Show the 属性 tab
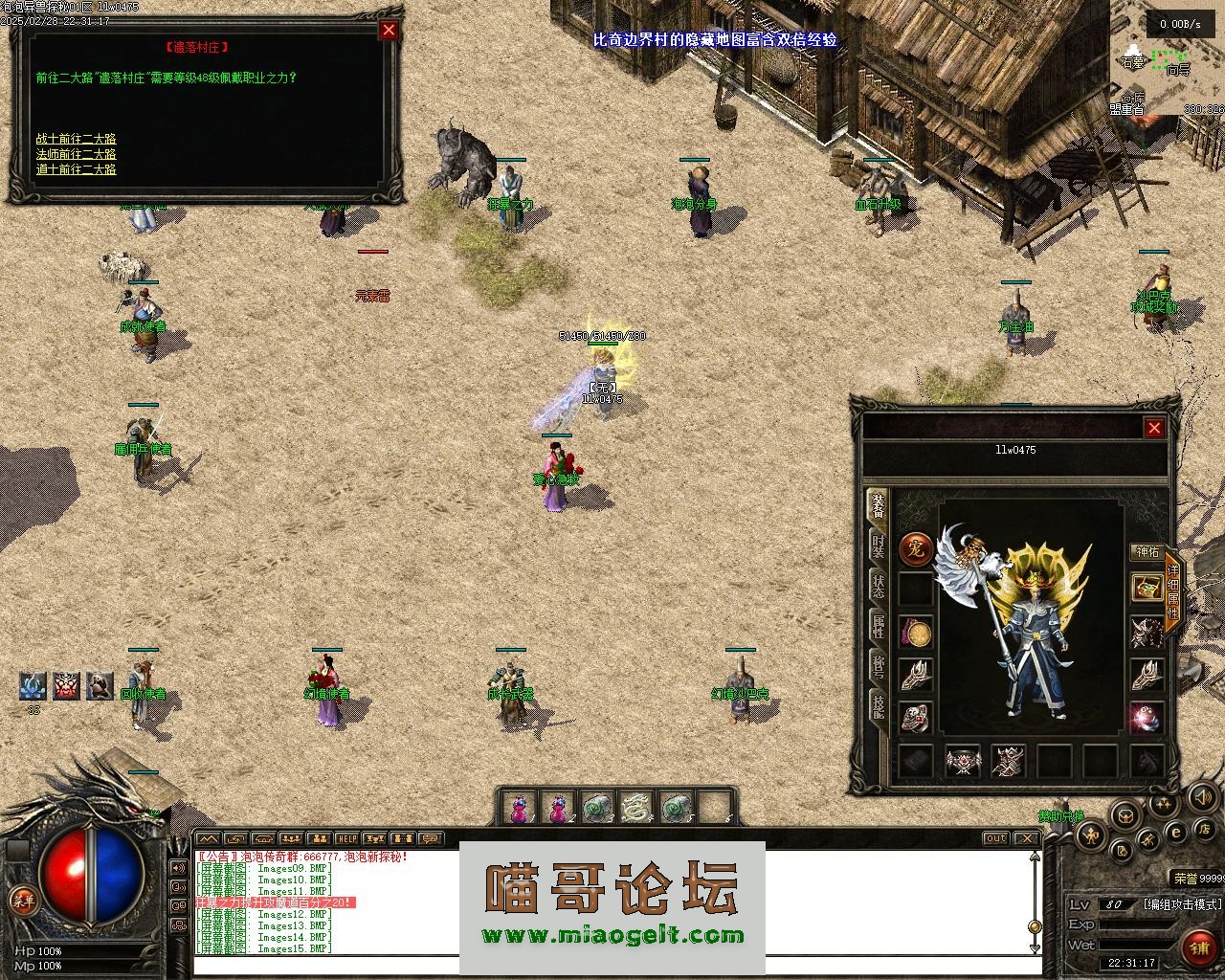 [x=877, y=626]
